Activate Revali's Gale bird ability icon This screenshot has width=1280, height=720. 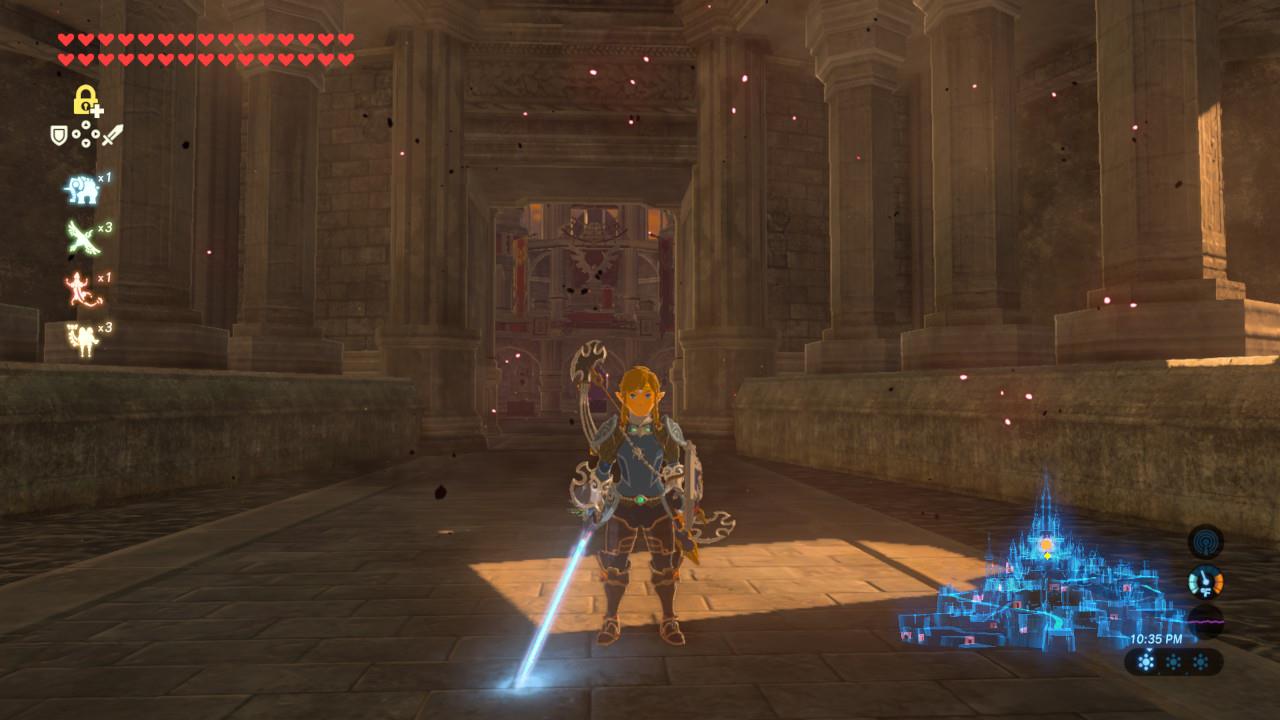point(80,238)
